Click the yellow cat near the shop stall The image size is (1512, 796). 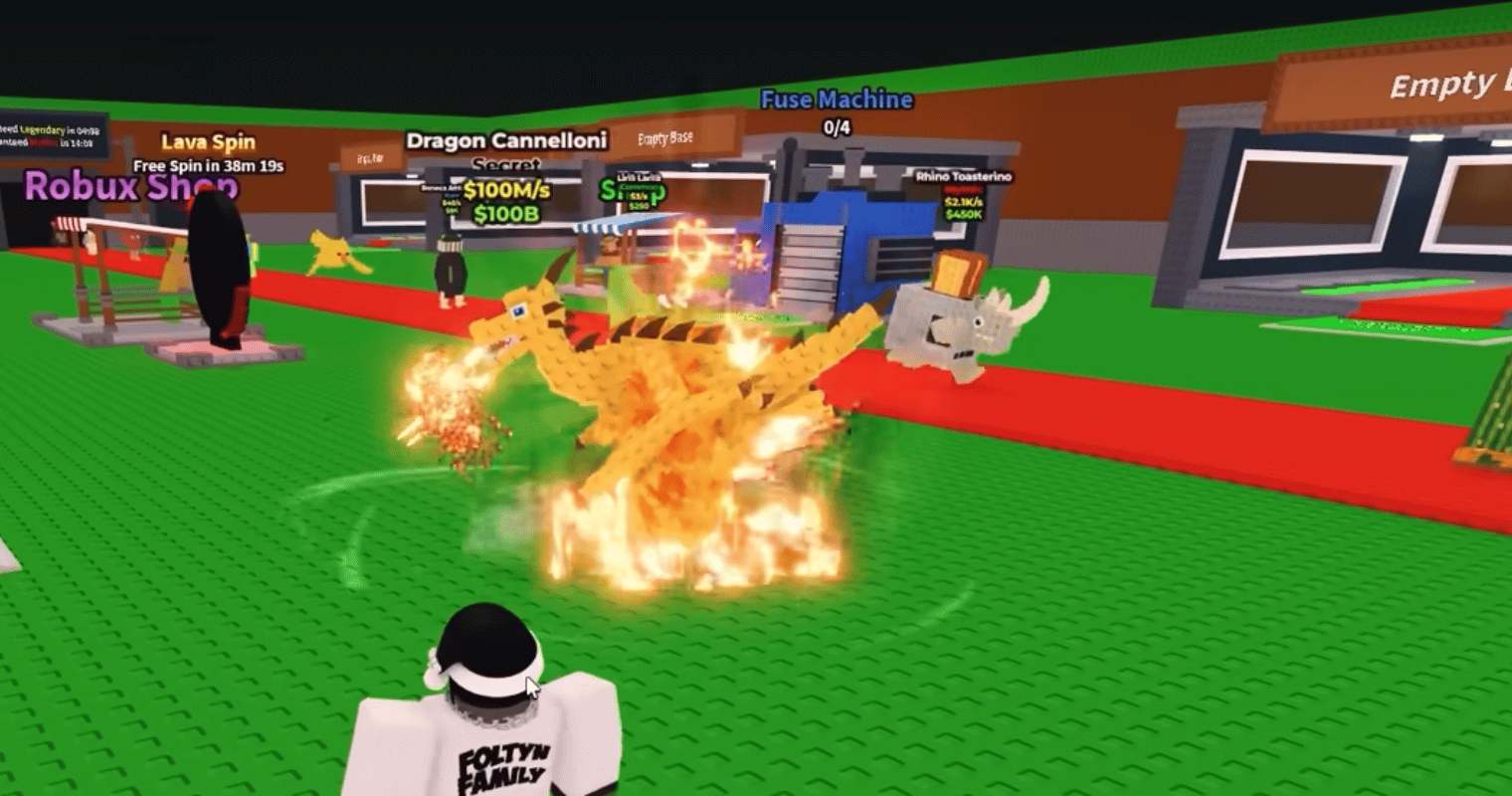point(328,254)
